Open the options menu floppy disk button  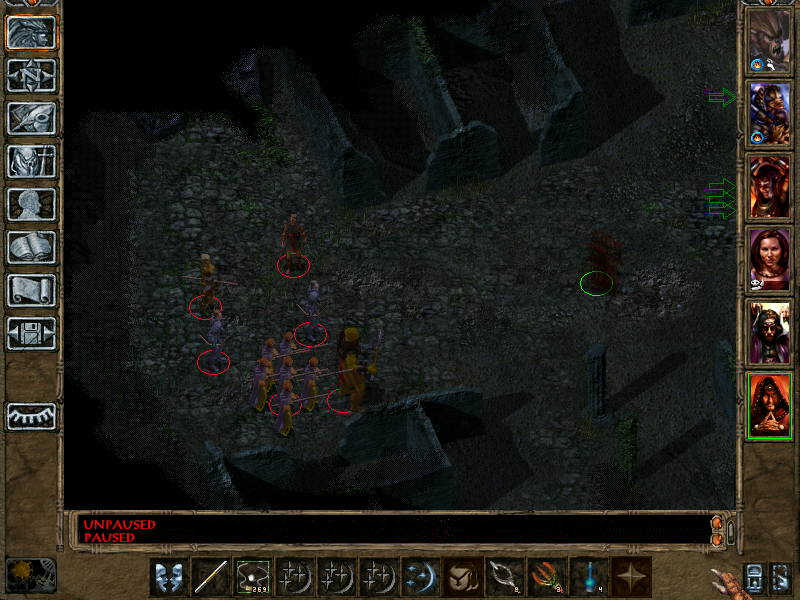click(x=31, y=333)
